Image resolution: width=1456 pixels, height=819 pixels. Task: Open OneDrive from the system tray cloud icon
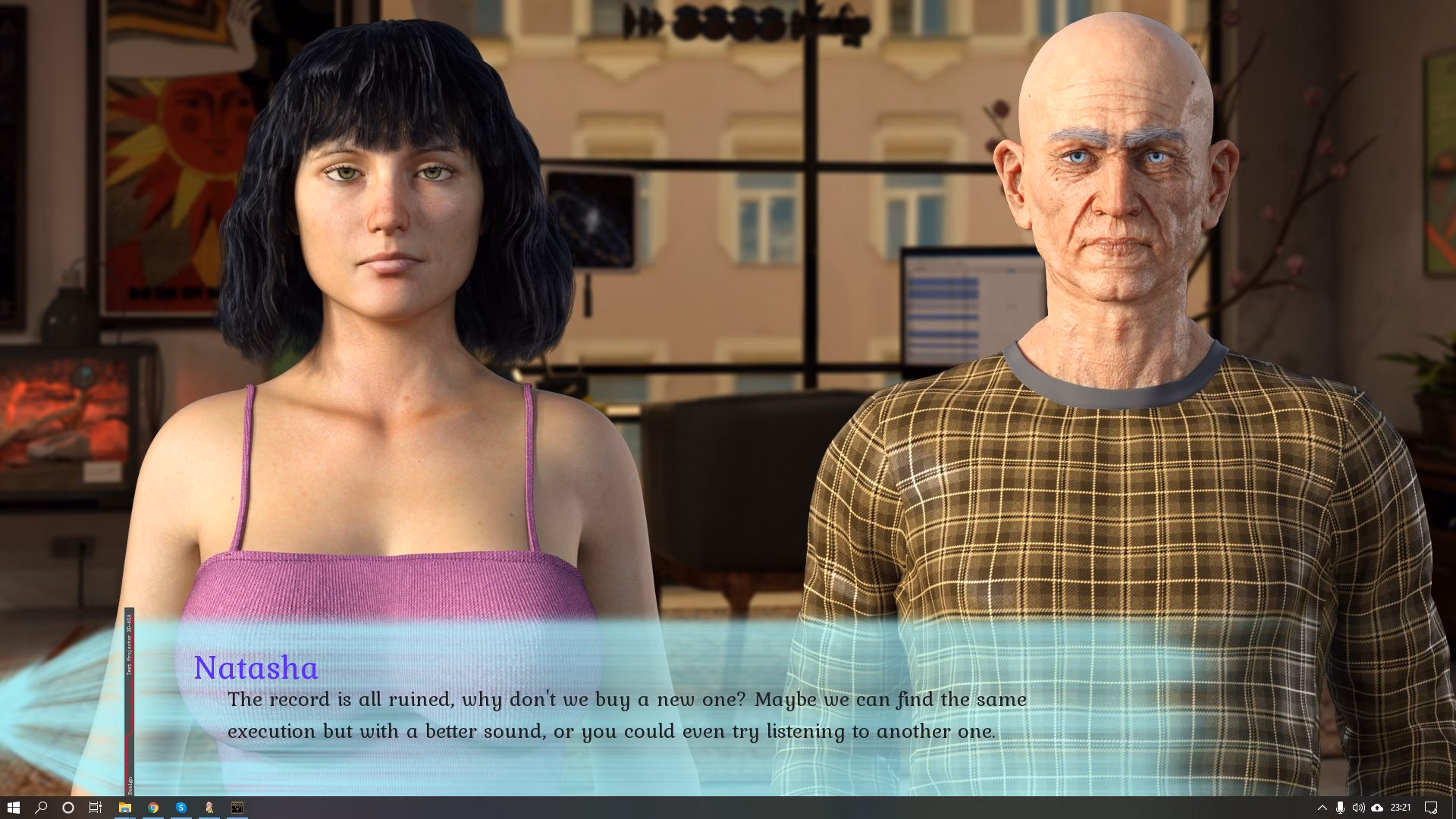click(1378, 806)
